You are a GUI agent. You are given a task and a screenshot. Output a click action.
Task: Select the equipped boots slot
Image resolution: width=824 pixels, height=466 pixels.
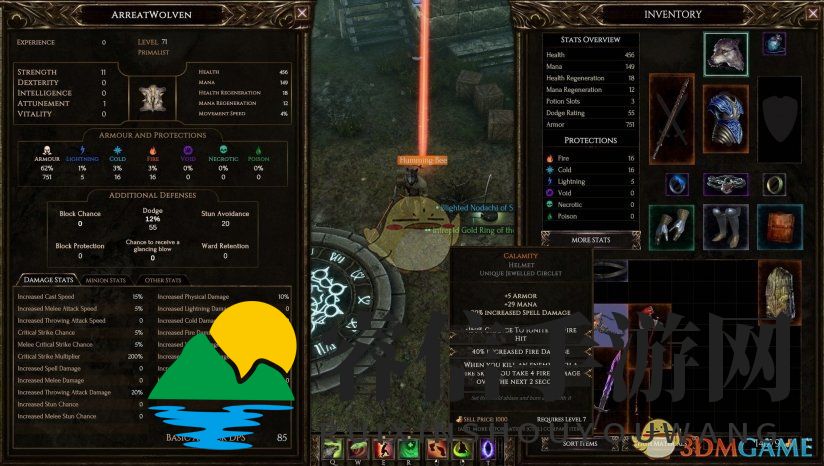[725, 225]
